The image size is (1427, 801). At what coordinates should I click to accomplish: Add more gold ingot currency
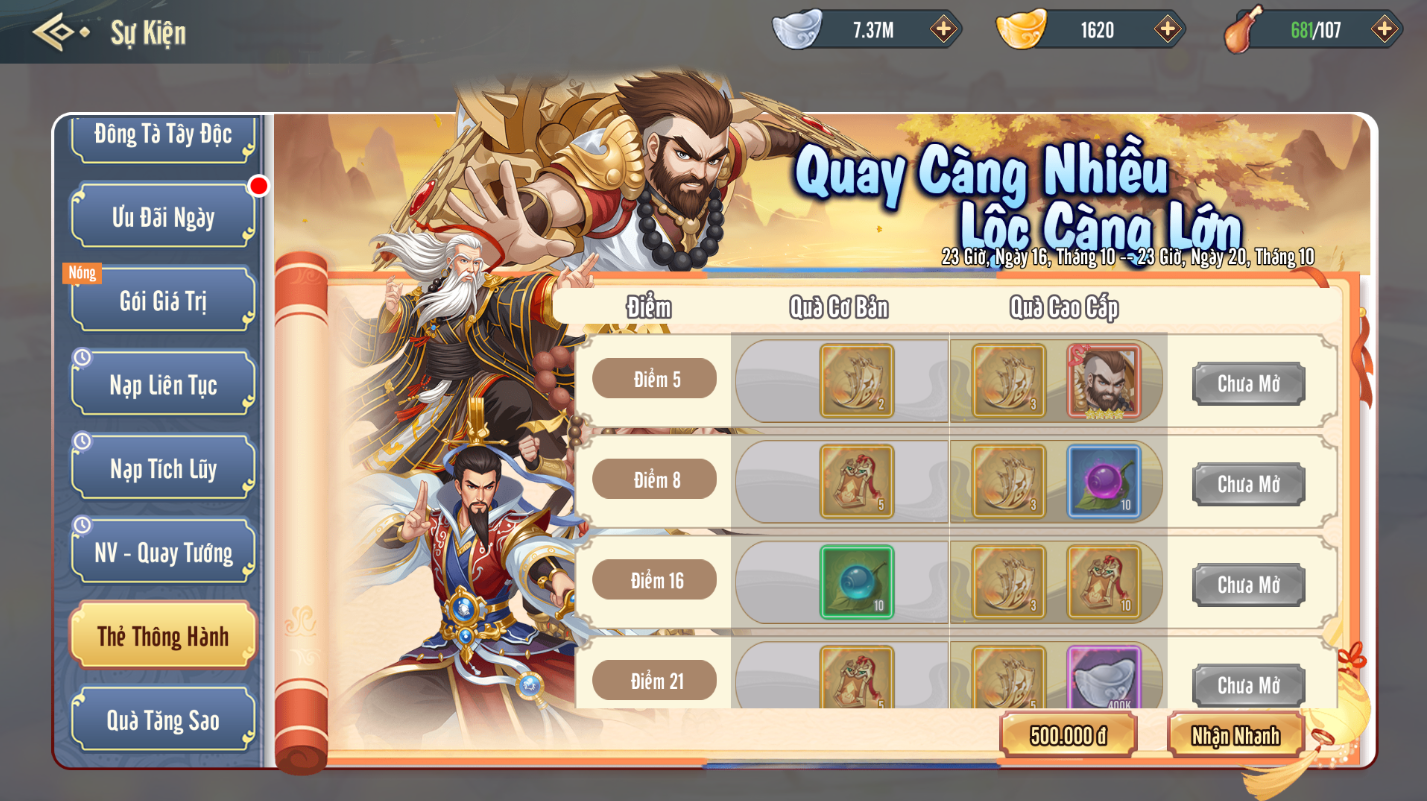[1167, 29]
